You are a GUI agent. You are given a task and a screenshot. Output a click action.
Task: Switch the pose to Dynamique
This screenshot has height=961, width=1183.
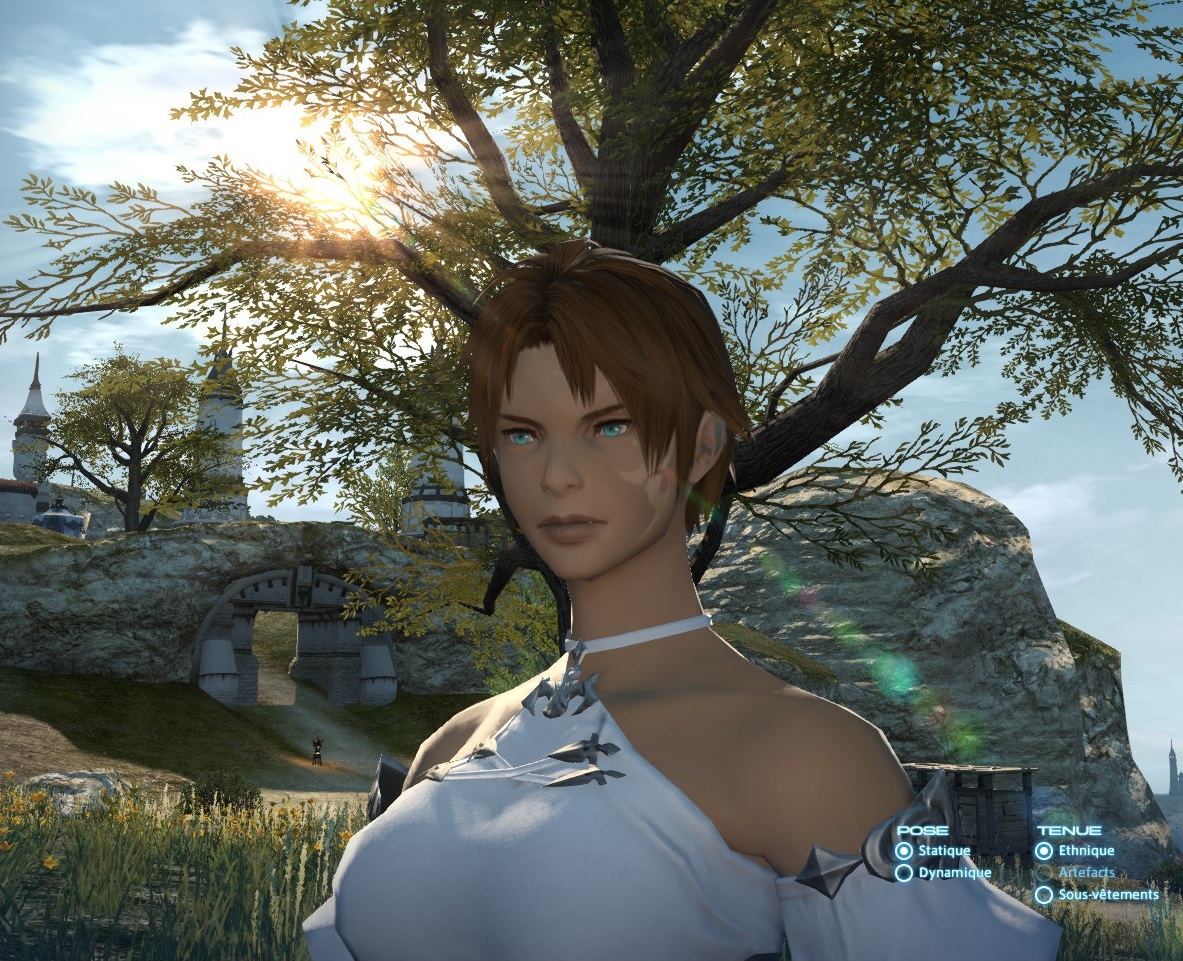pos(904,873)
